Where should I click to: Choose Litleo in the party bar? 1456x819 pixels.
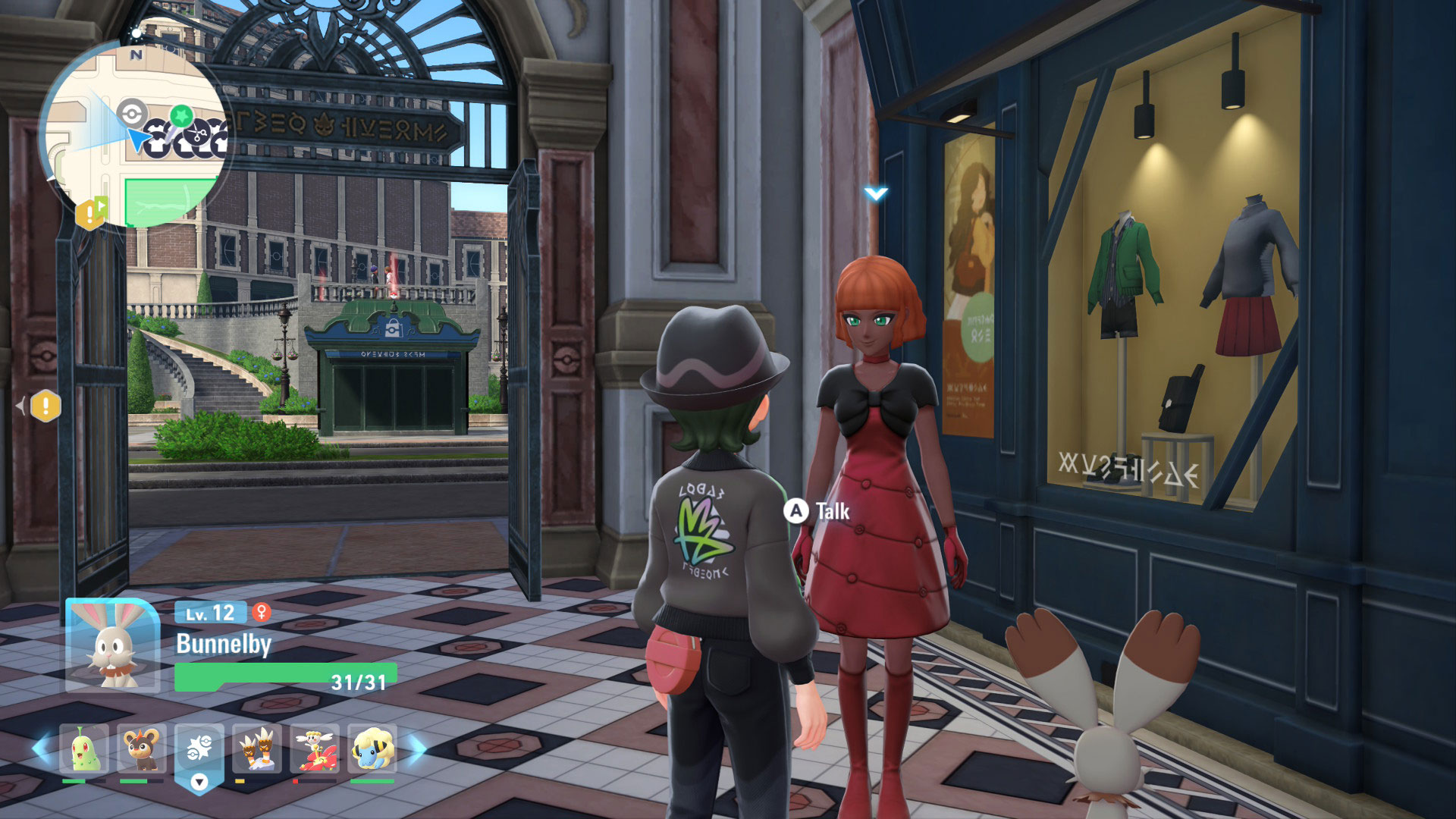coord(141,749)
